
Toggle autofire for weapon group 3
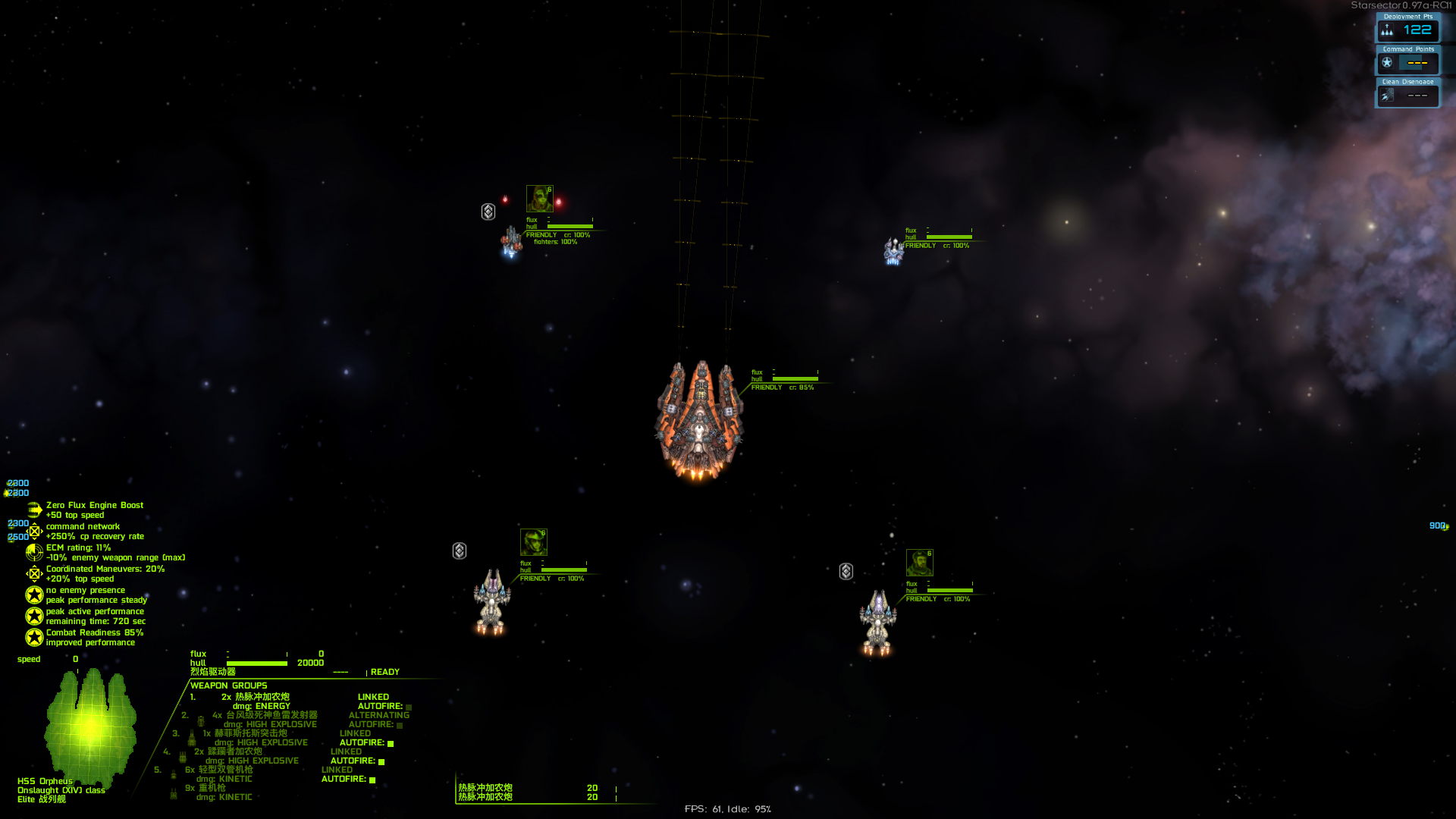pyautogui.click(x=391, y=743)
